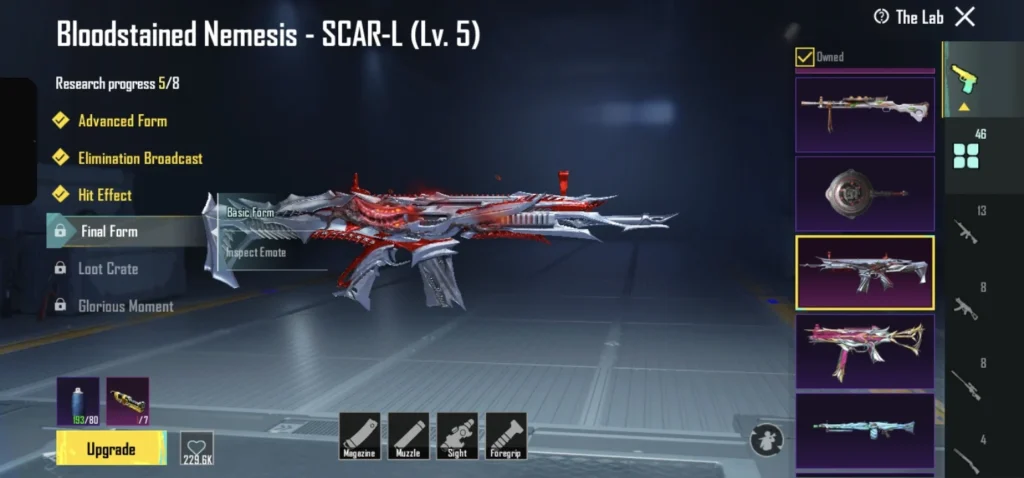Select the locked Final Form entry
Viewport: 1024px width, 478px height.
pos(108,231)
